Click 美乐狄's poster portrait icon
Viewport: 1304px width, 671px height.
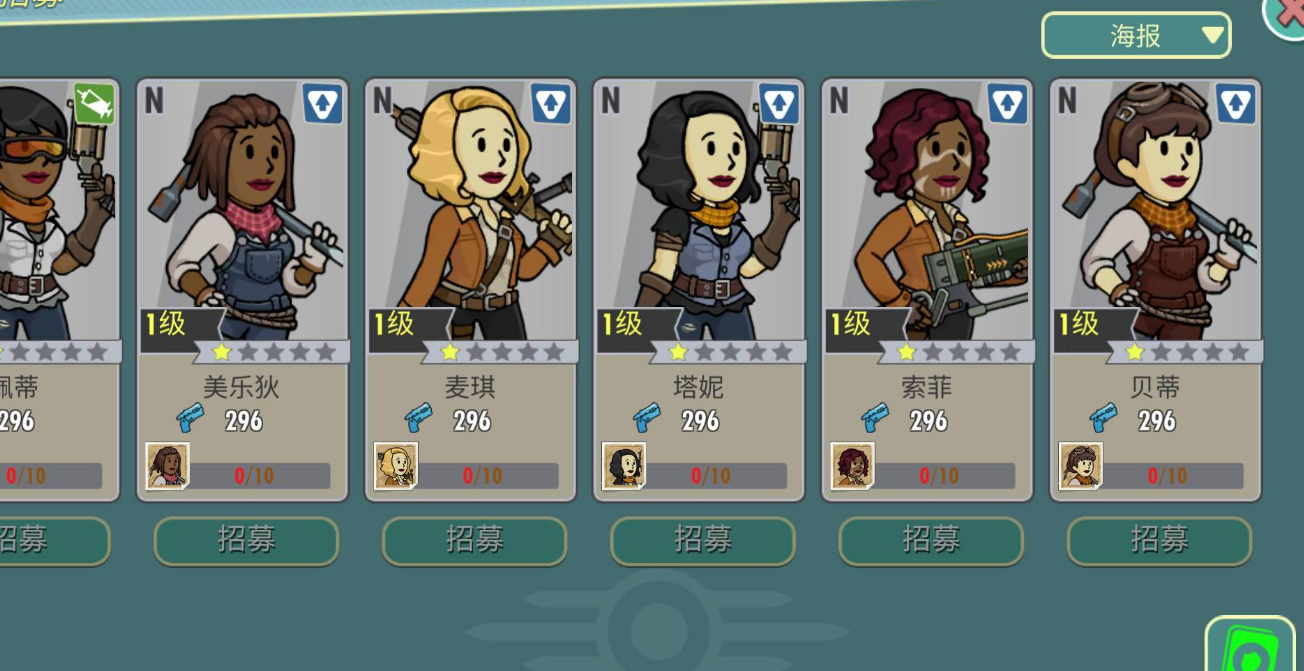coord(168,466)
